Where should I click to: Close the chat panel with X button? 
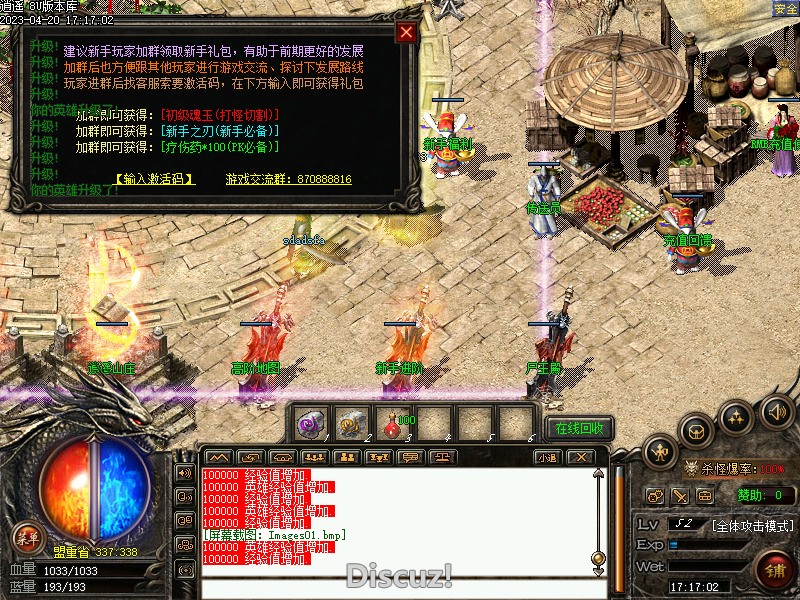coord(581,457)
